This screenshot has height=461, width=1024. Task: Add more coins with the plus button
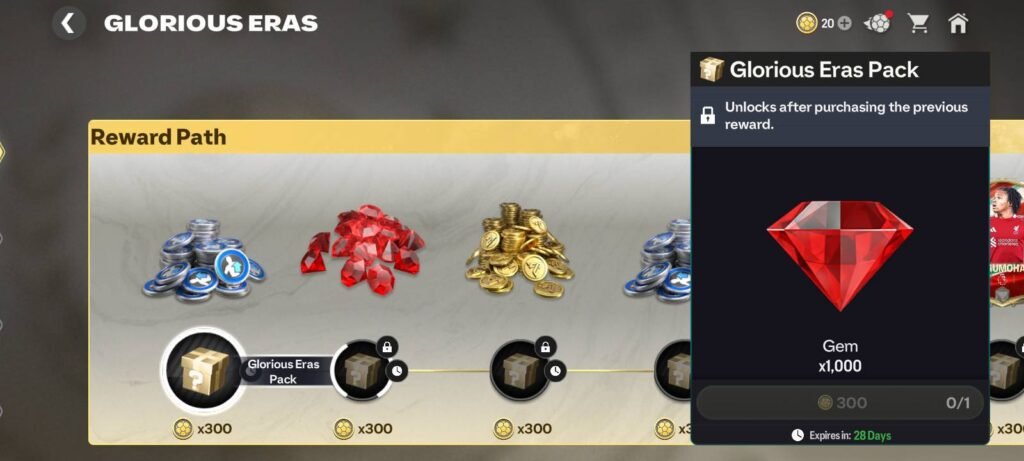[844, 23]
